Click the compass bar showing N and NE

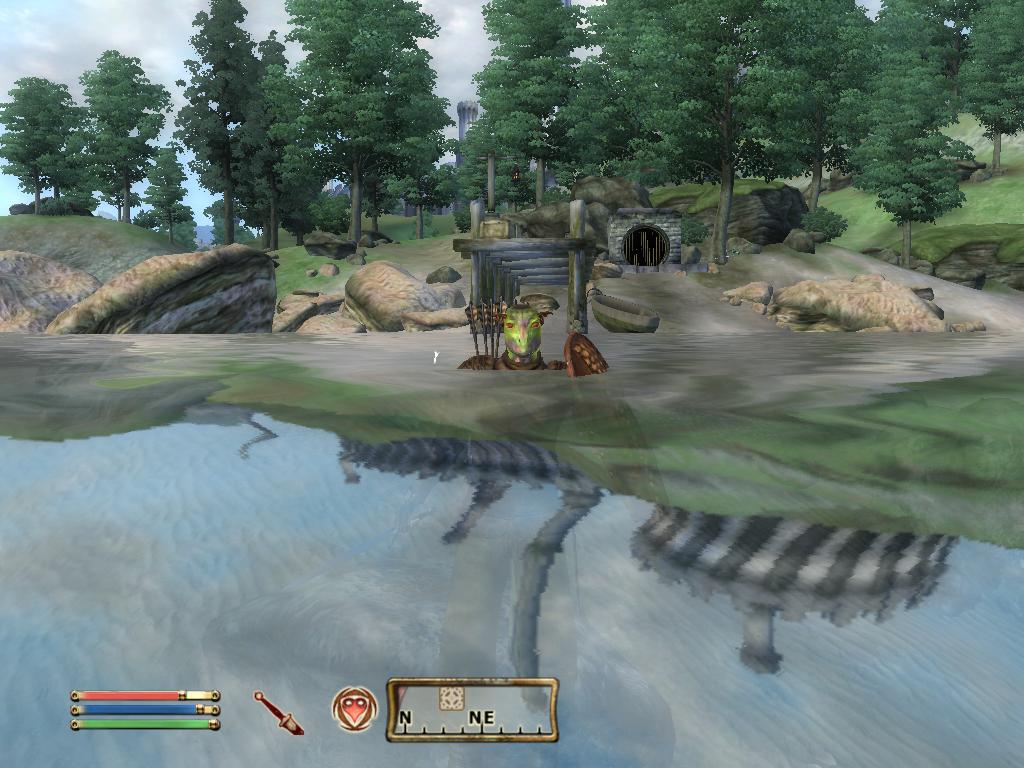pos(472,710)
